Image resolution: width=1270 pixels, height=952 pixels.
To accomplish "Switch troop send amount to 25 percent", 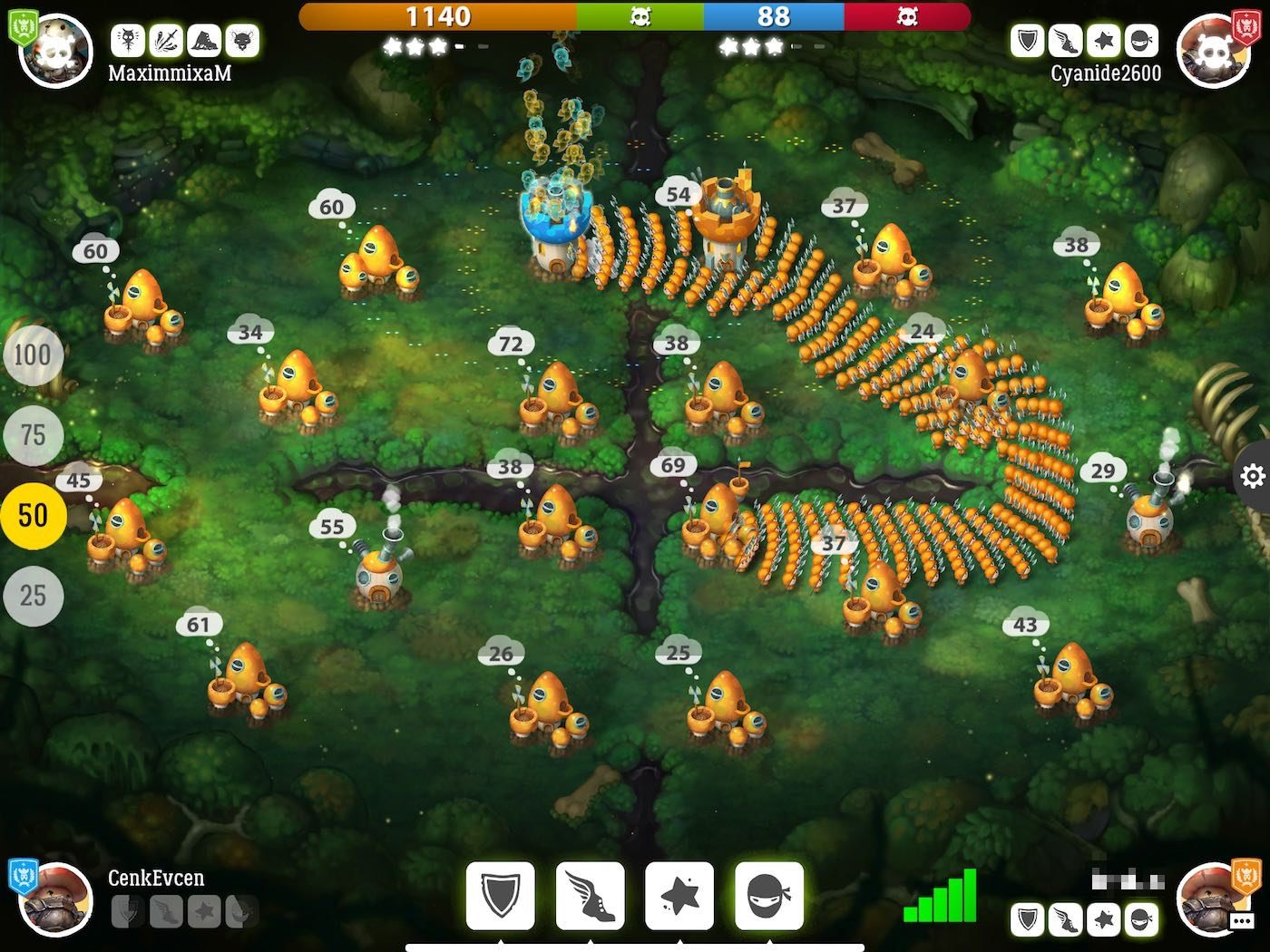I will coord(33,596).
